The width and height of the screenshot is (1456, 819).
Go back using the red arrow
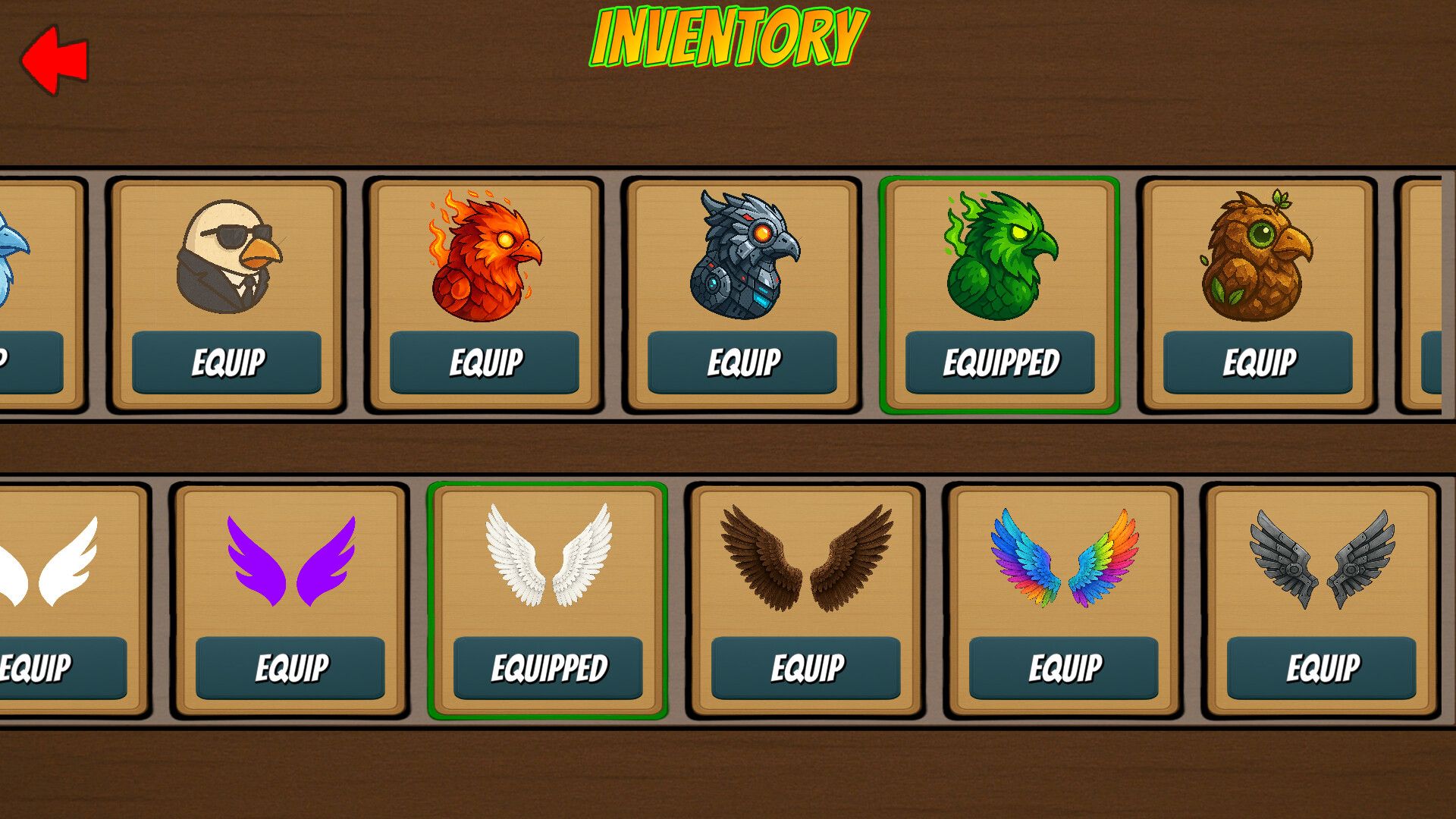tap(55, 60)
